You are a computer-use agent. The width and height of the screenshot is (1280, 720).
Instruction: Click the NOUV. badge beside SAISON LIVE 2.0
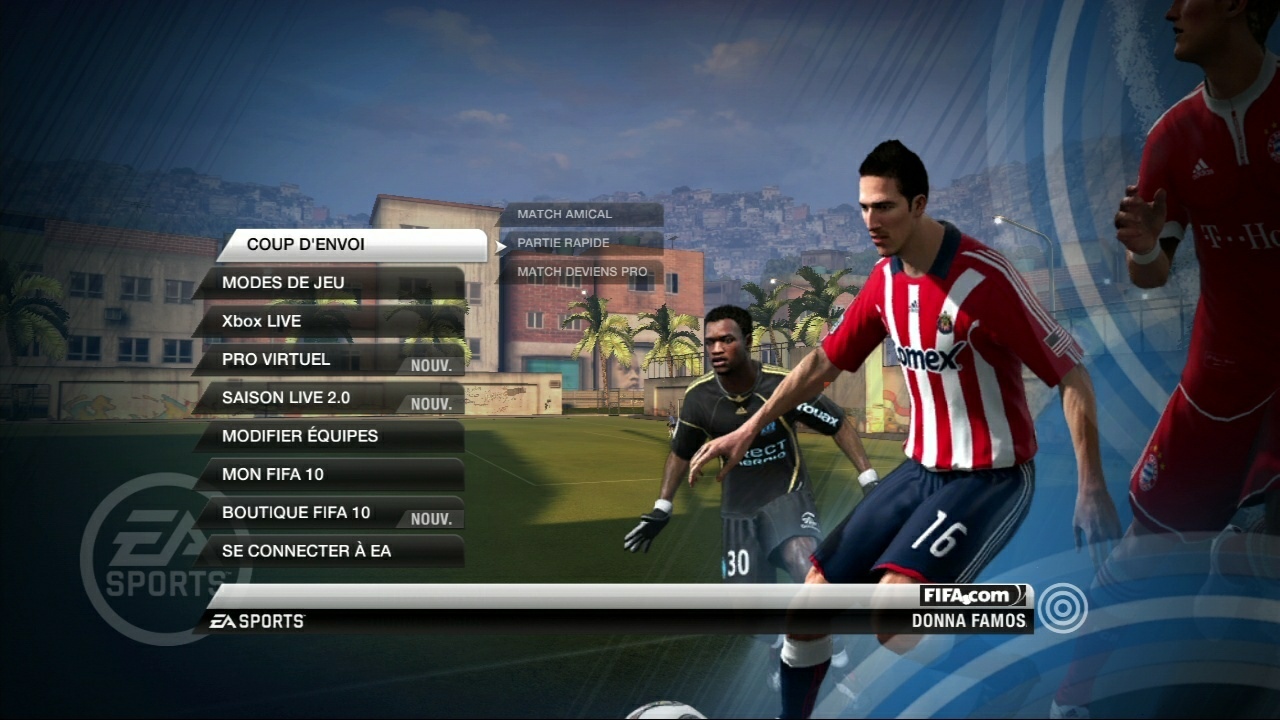(x=430, y=404)
